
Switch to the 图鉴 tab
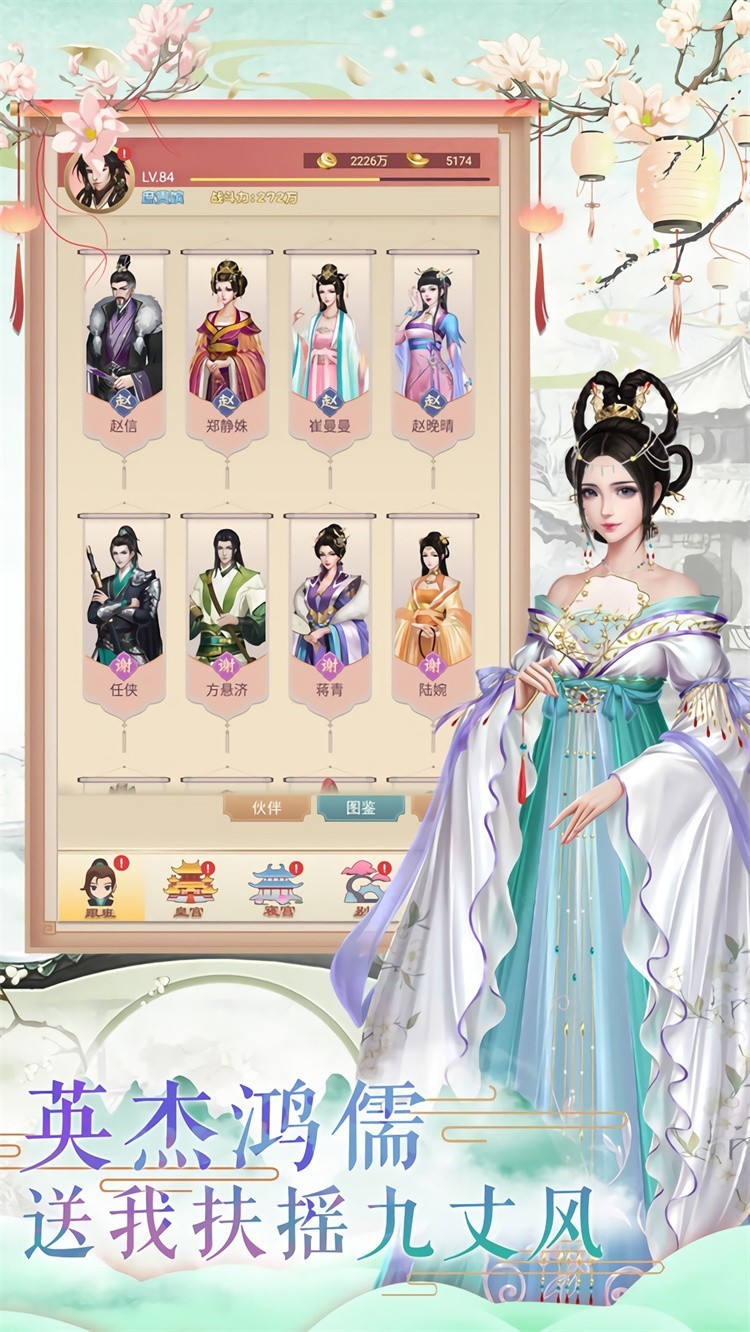pyautogui.click(x=361, y=808)
